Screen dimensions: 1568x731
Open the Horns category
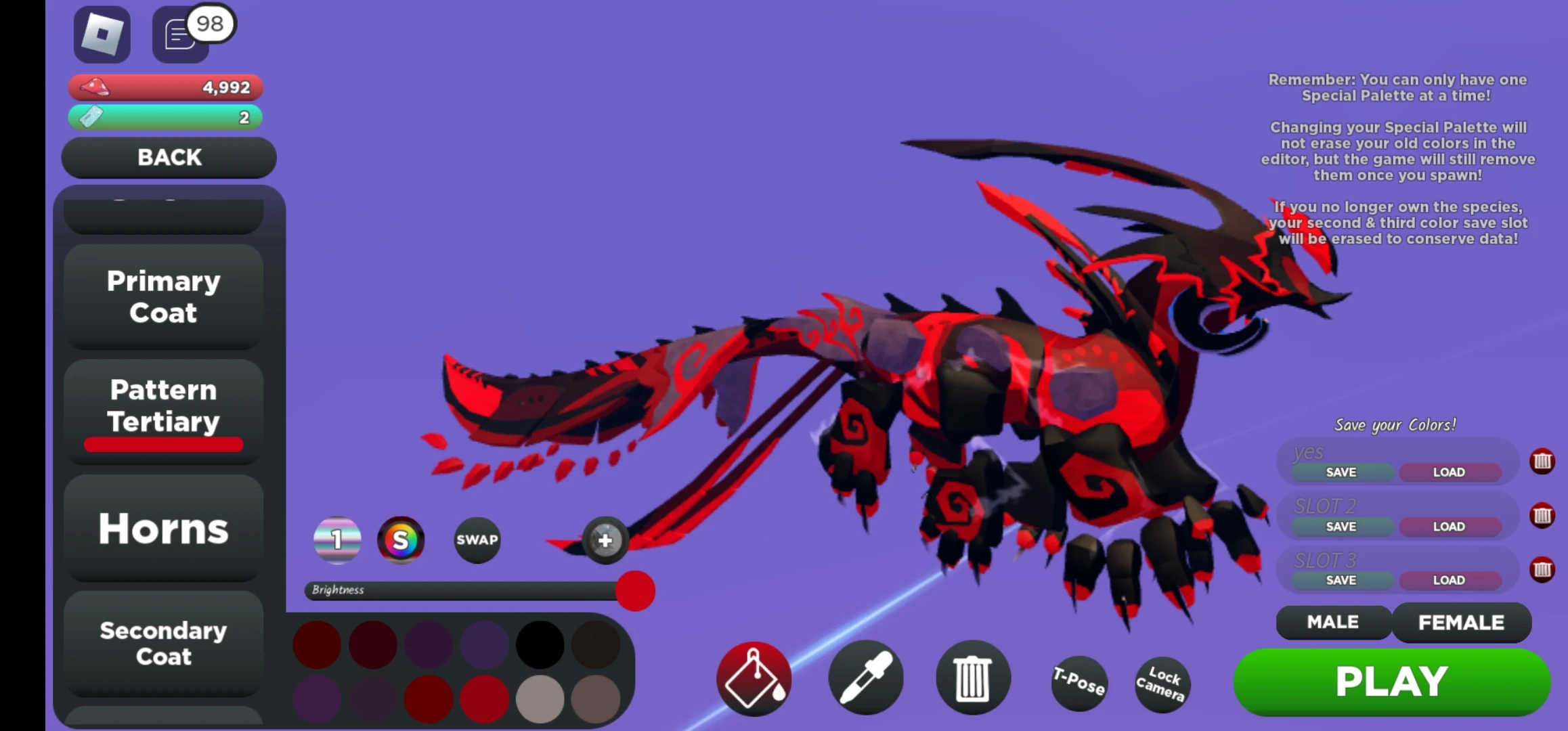coord(164,529)
